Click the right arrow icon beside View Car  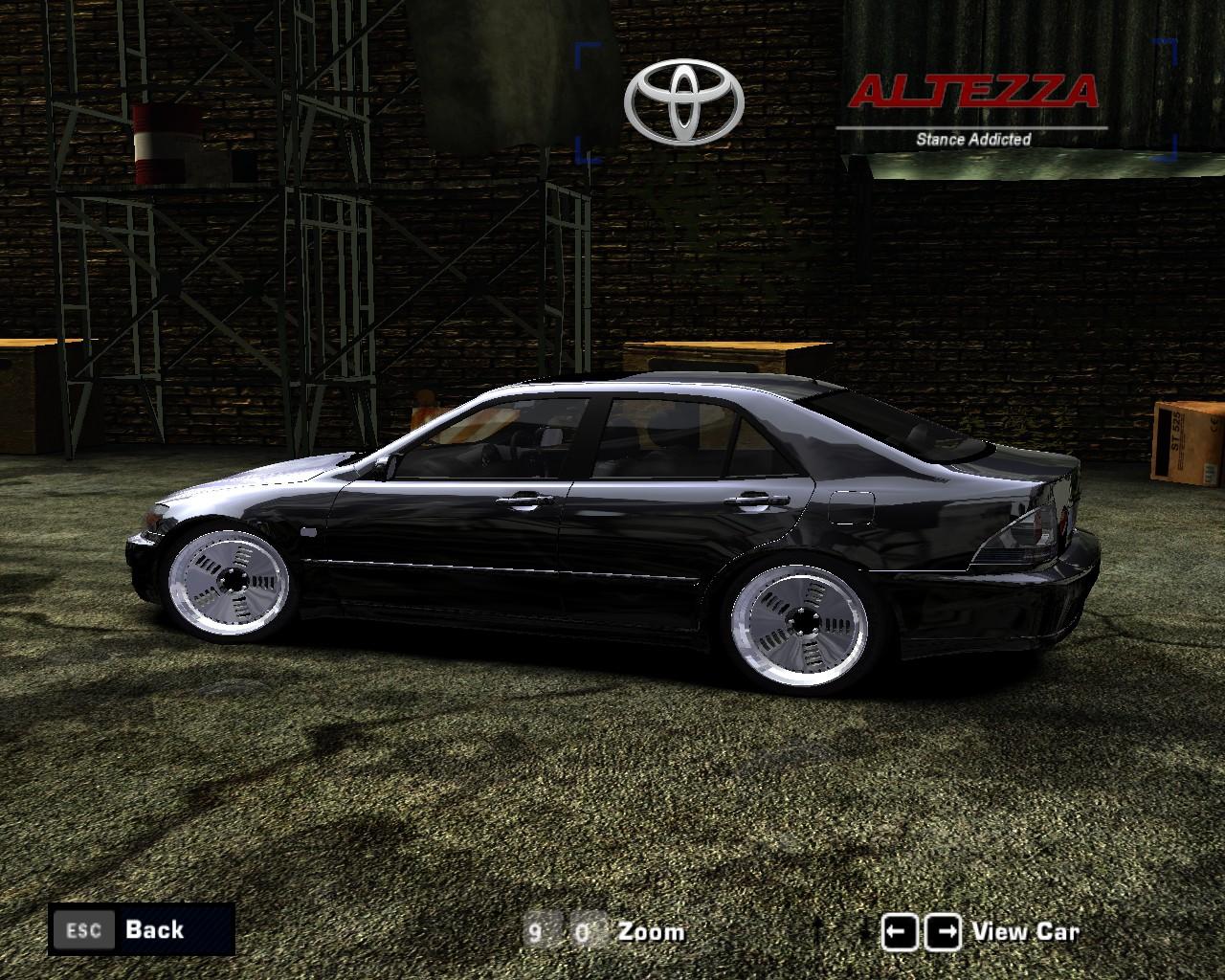tap(942, 929)
